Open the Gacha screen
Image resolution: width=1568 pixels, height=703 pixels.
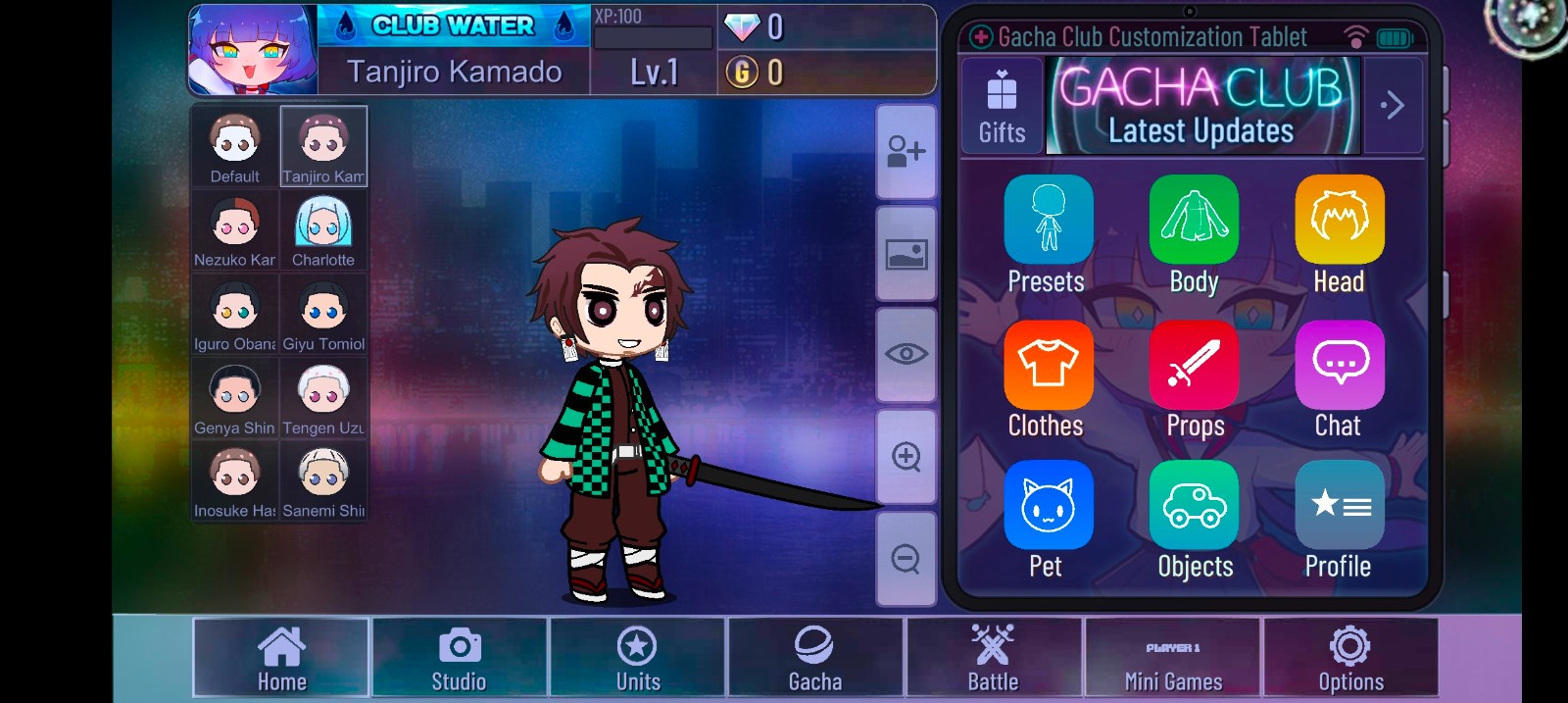click(815, 658)
